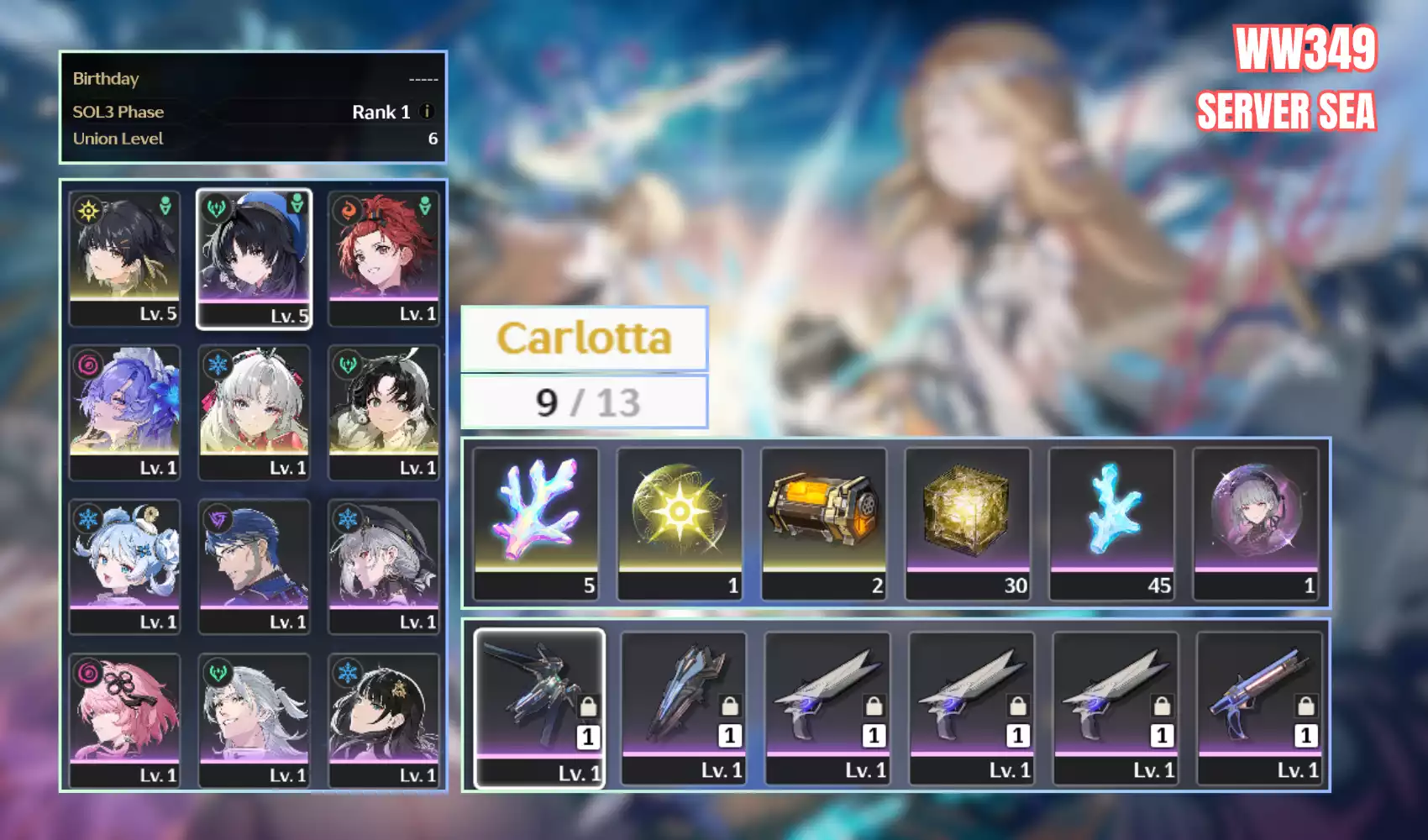Select blue-haired Youhu's portrait

124,564
